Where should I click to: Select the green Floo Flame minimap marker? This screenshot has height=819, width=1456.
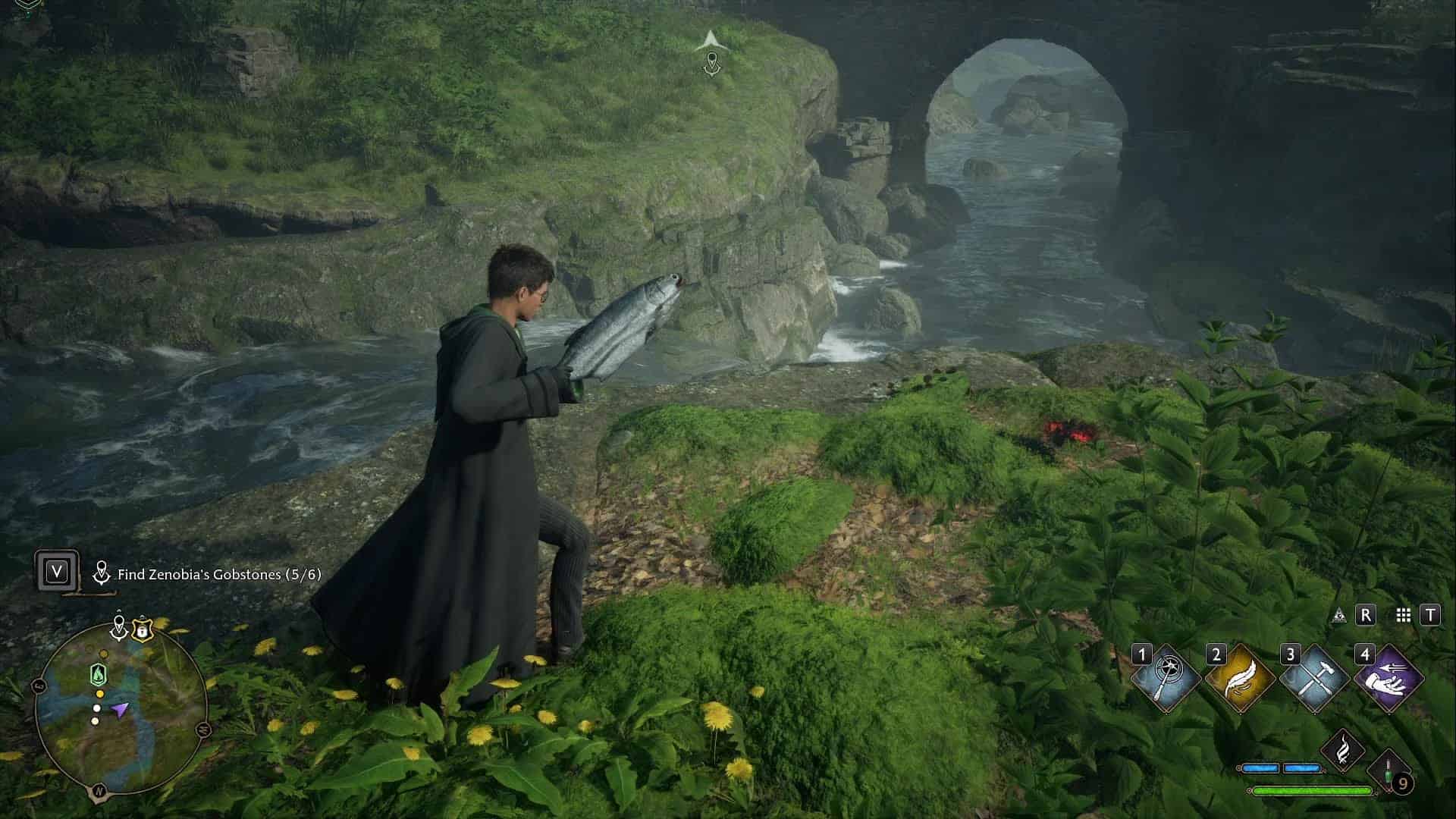(x=98, y=673)
